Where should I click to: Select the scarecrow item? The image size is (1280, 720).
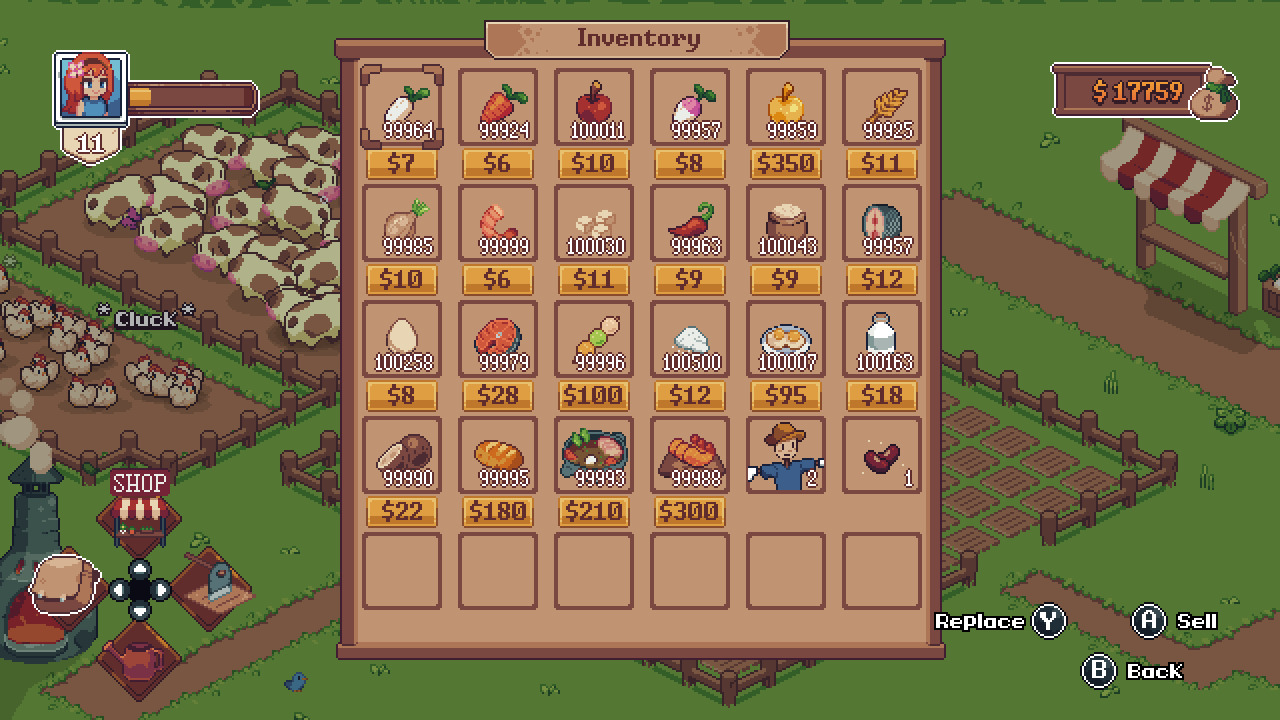pyautogui.click(x=786, y=453)
